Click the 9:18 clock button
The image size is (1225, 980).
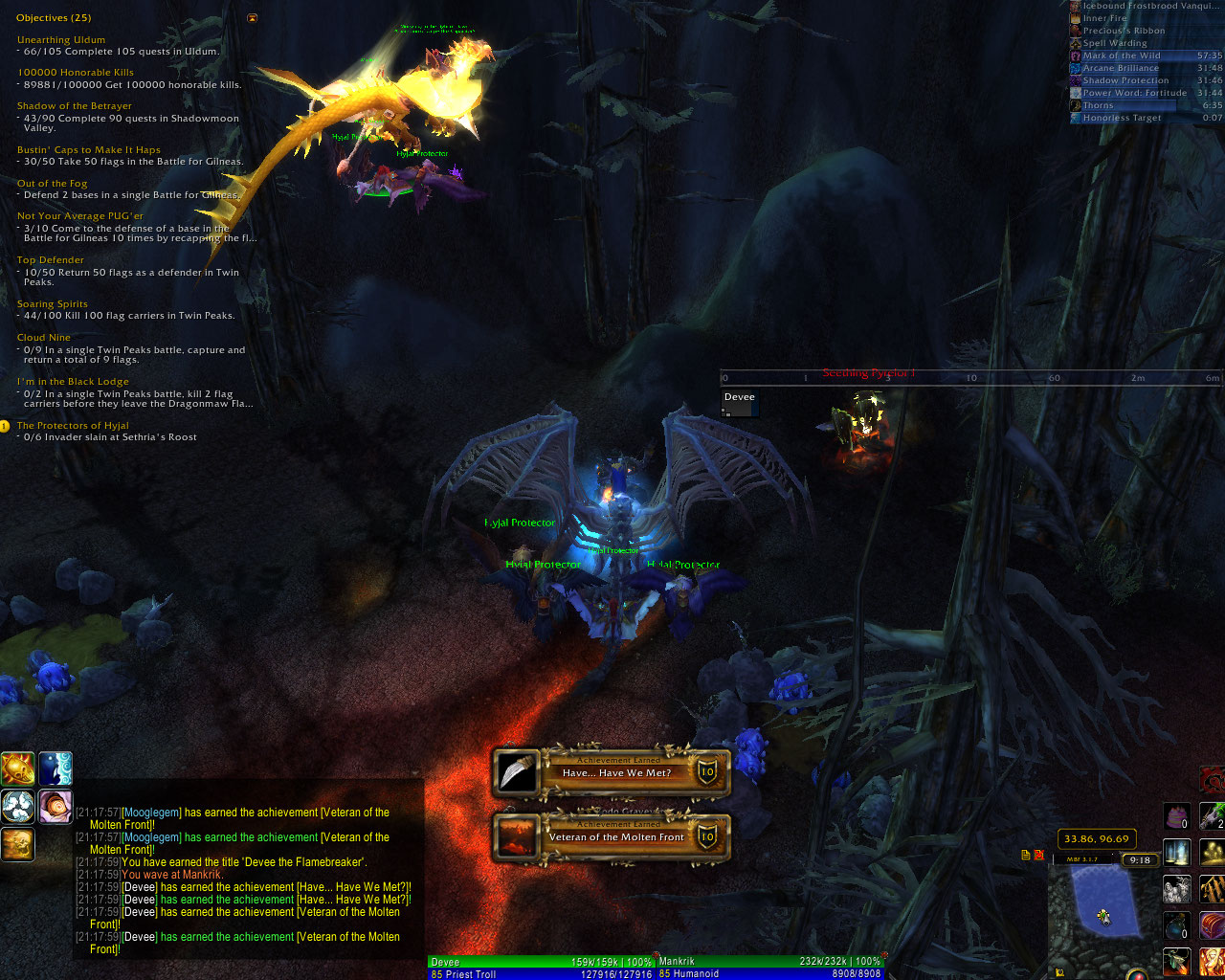point(1139,860)
